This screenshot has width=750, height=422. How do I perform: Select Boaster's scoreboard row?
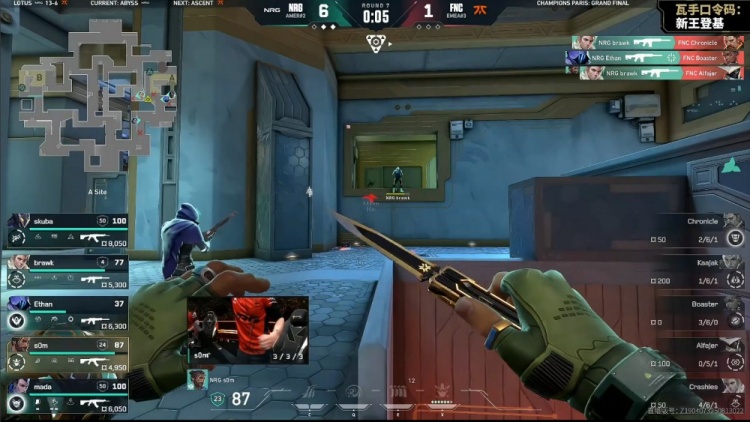click(695, 312)
